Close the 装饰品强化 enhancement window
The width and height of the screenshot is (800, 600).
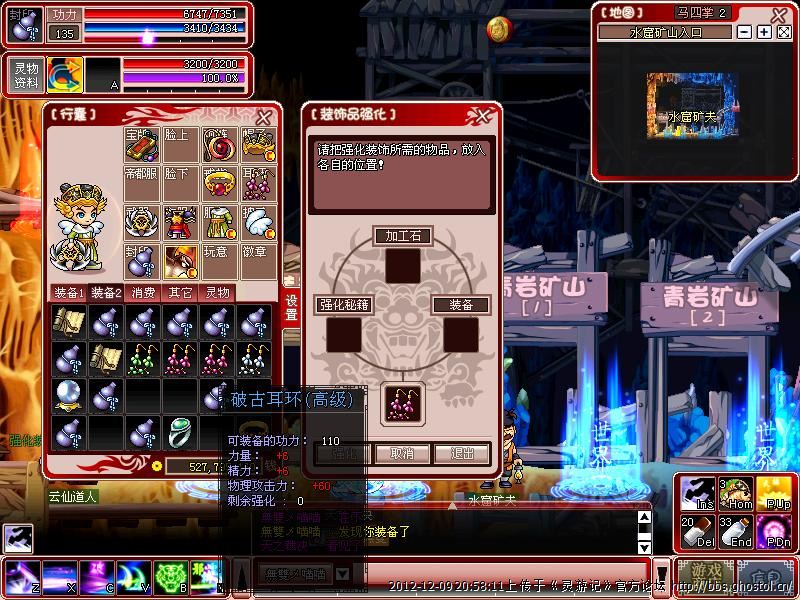coord(487,115)
